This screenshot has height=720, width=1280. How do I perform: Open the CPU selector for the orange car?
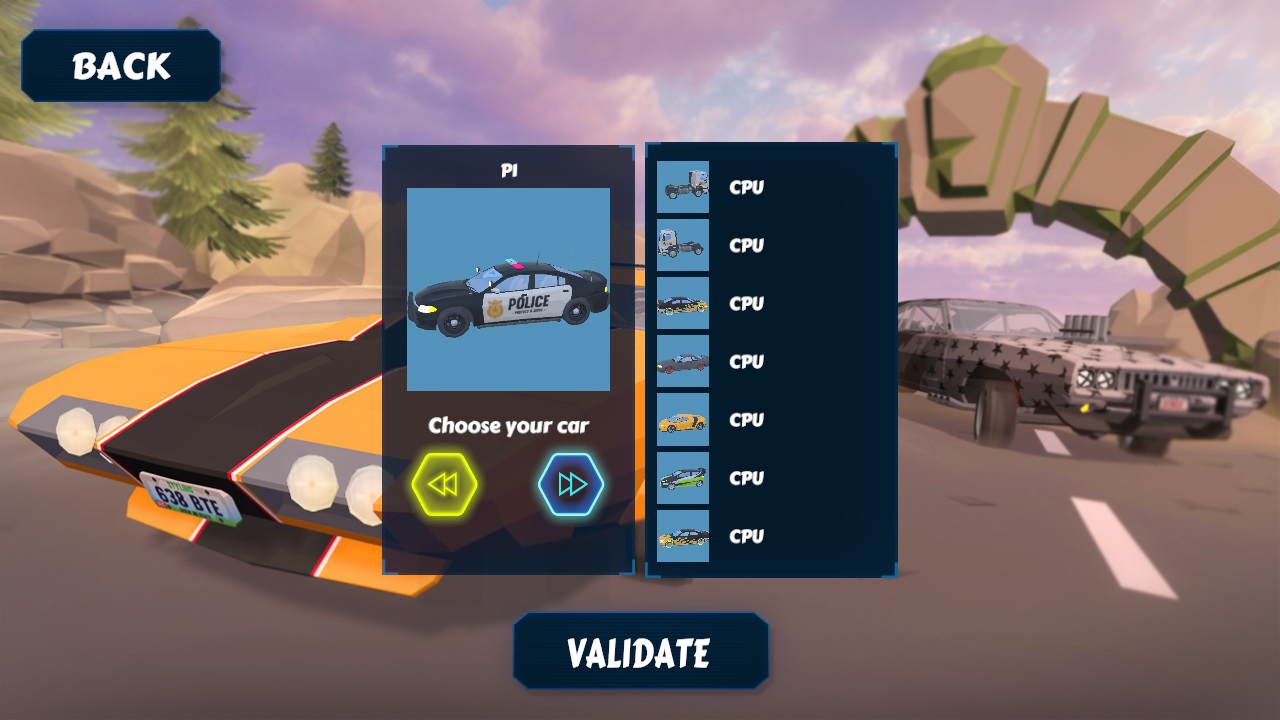click(745, 420)
